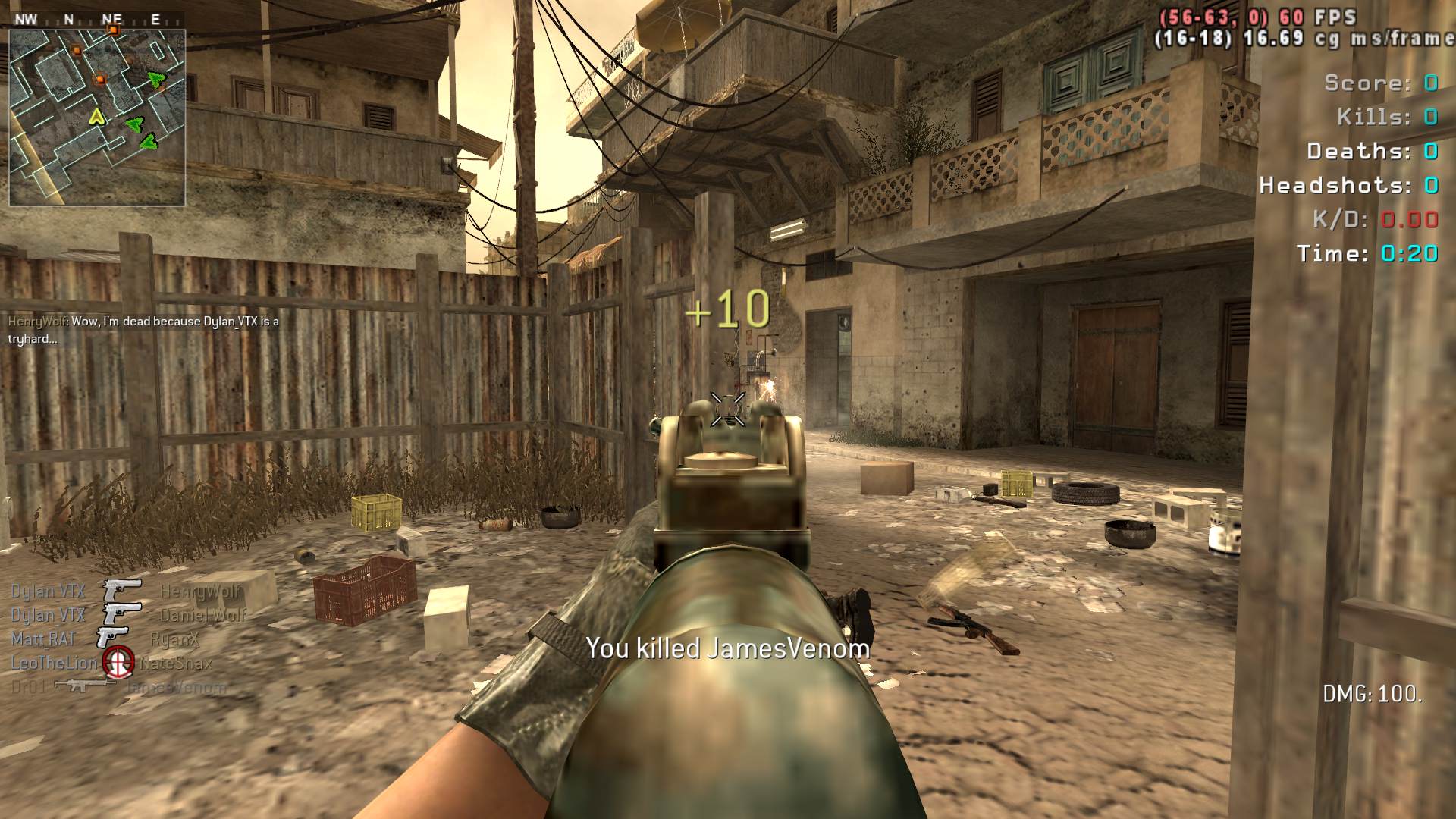
Task: Select the Matt RAT killed RyanX feed row
Action: 105,639
